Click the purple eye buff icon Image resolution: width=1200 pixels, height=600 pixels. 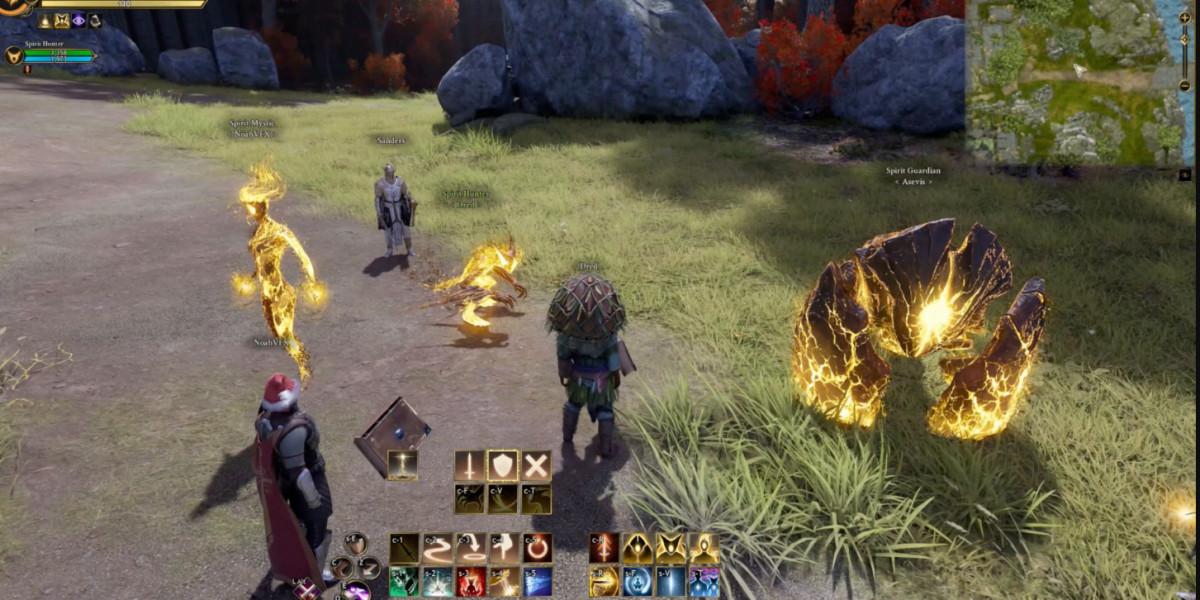[x=78, y=20]
